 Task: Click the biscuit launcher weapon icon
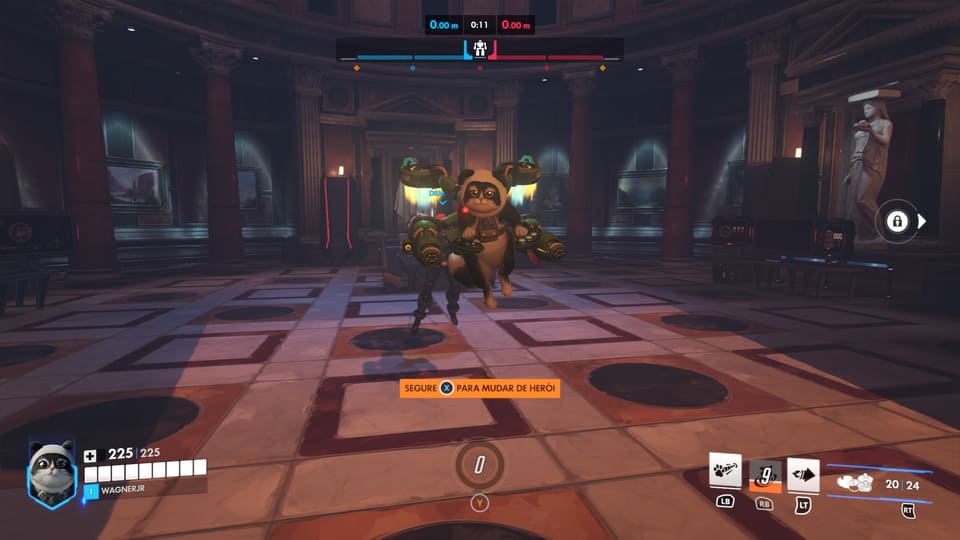pos(857,484)
